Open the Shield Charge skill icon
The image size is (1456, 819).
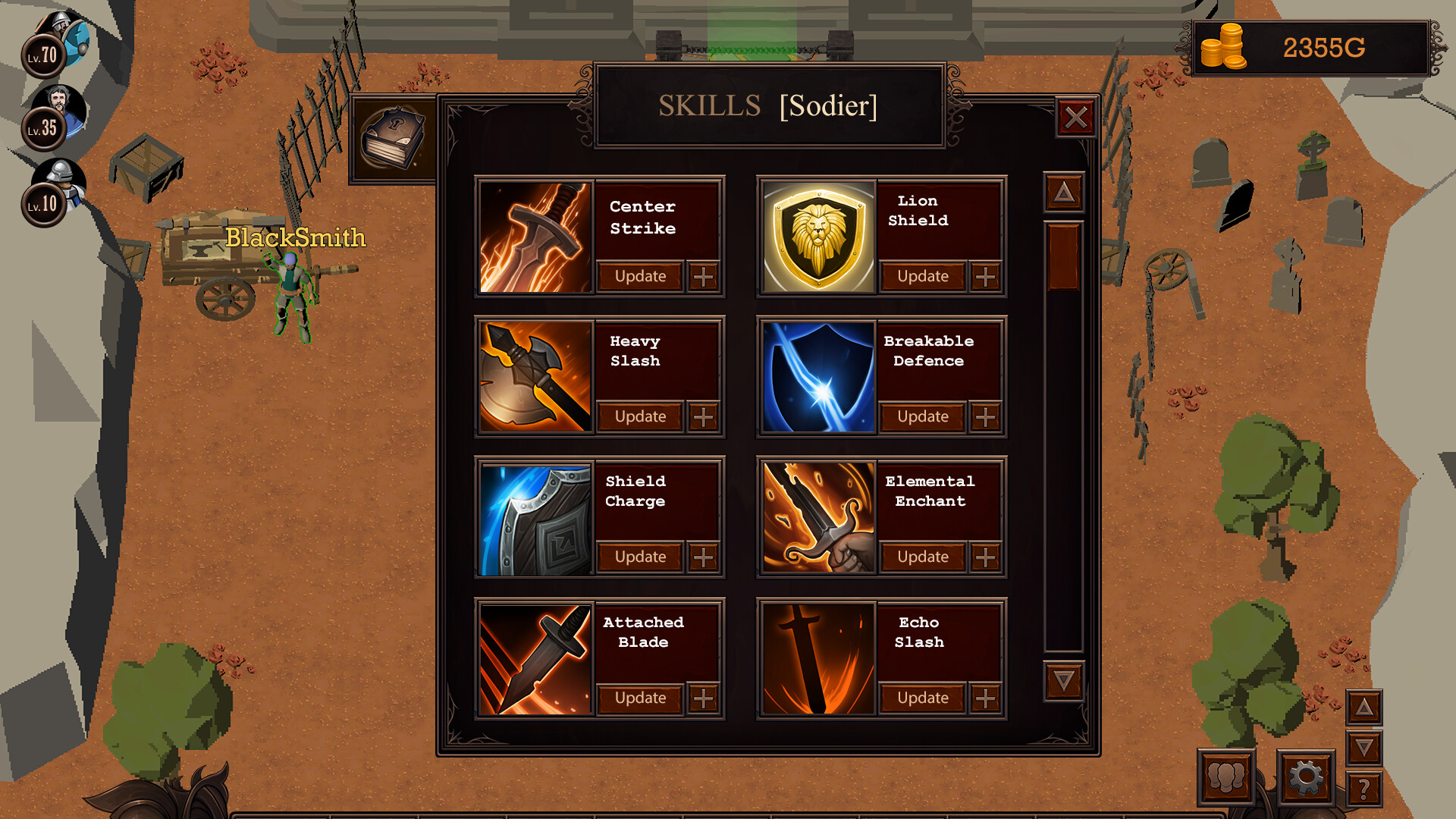533,517
